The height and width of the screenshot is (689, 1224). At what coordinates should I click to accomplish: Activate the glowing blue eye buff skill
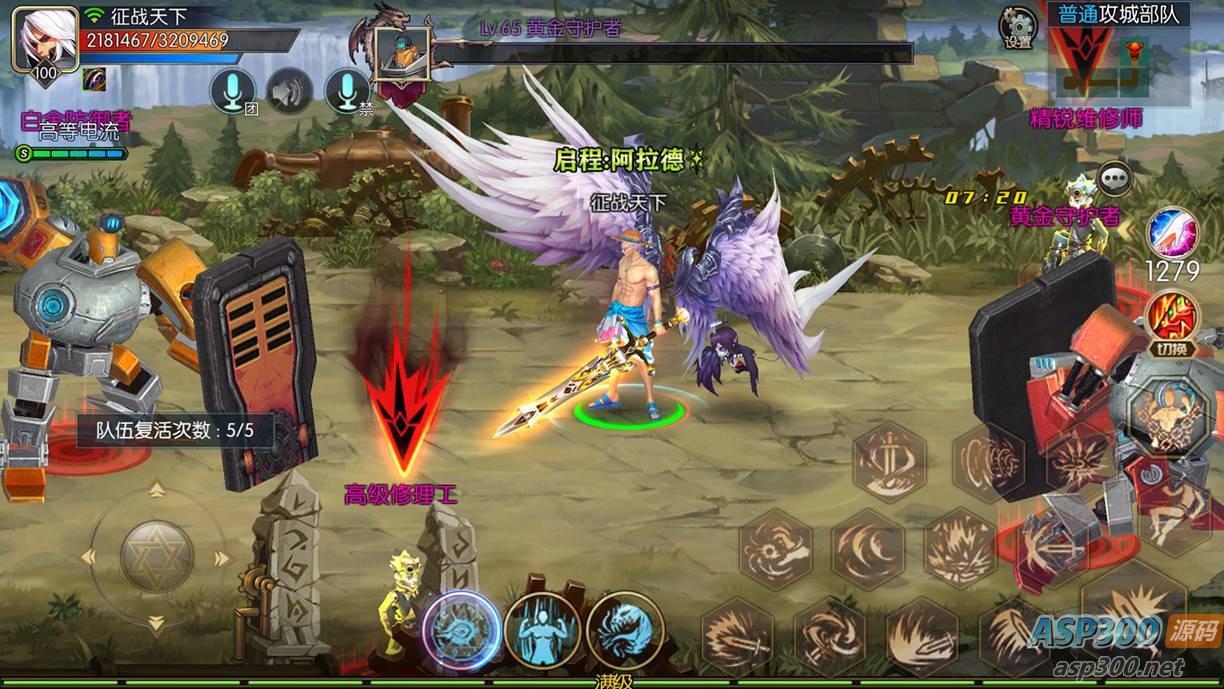[461, 629]
